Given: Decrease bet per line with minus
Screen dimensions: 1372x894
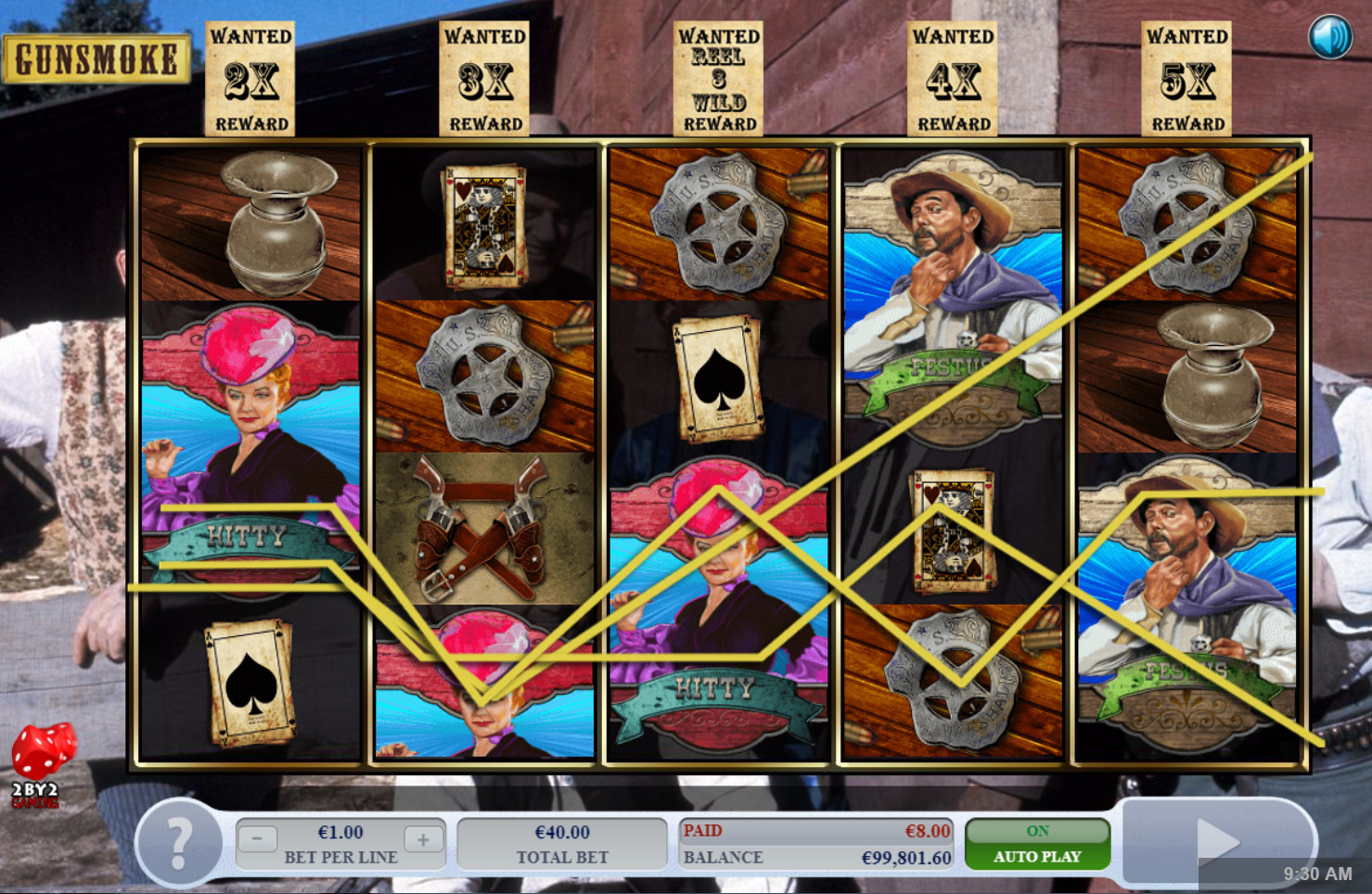Looking at the screenshot, I should [x=257, y=839].
